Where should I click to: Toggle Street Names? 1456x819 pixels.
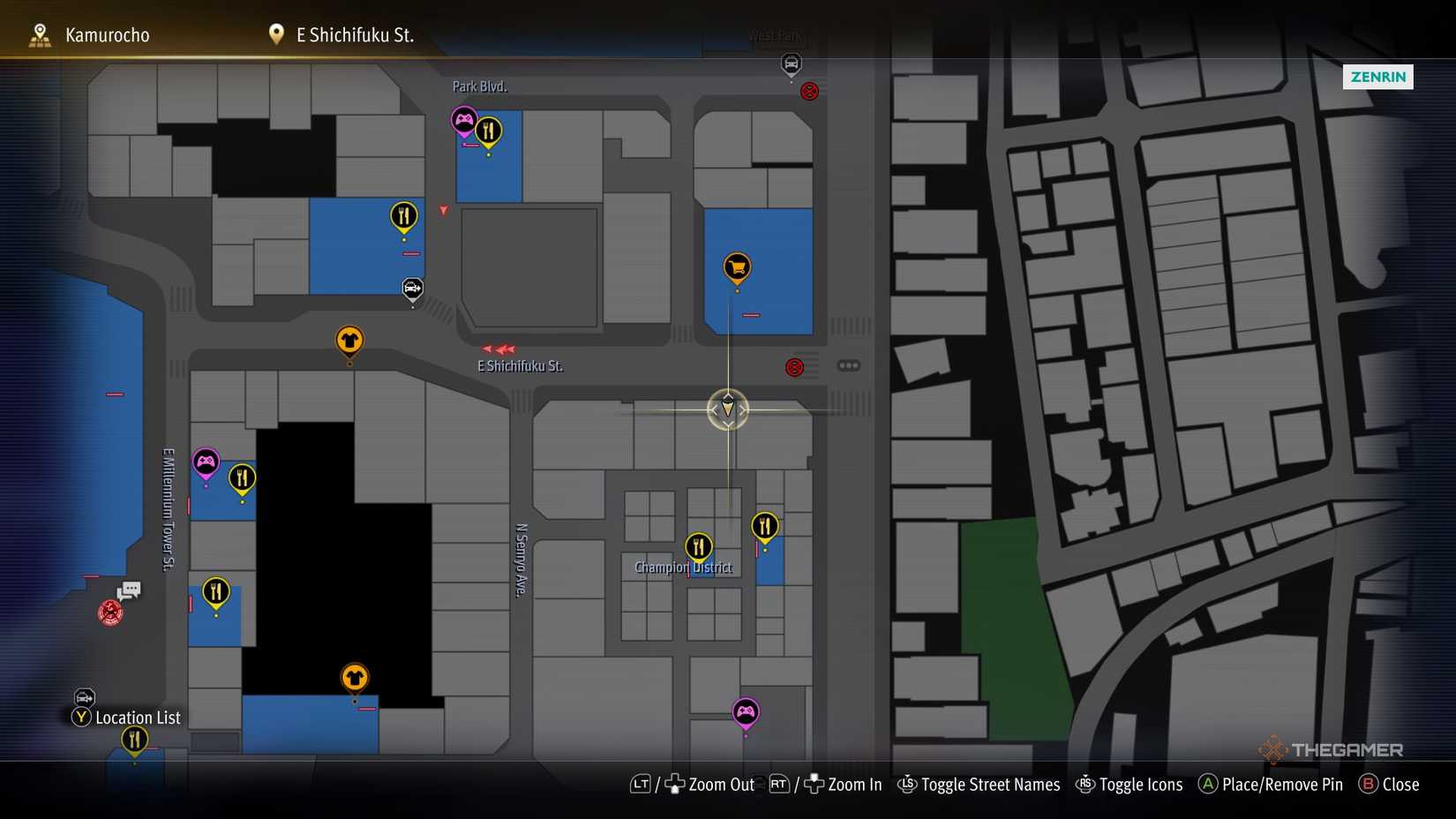[990, 785]
